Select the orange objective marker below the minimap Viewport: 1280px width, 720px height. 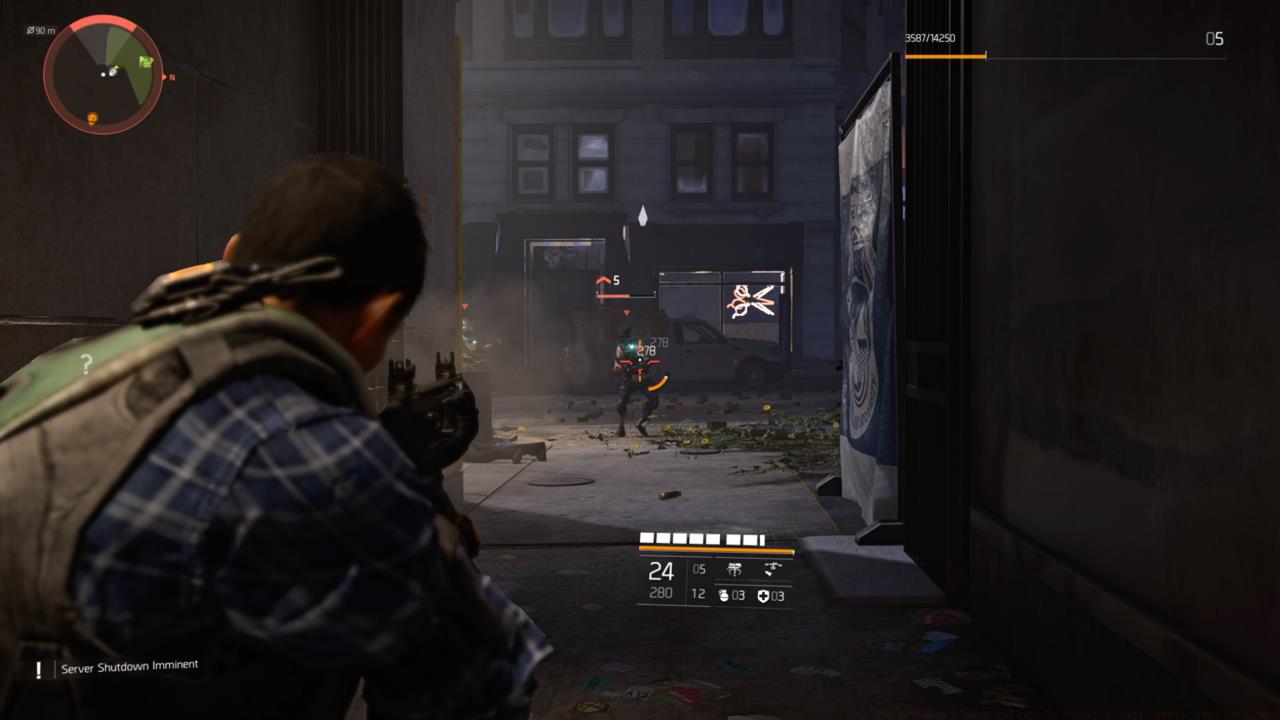(x=92, y=117)
